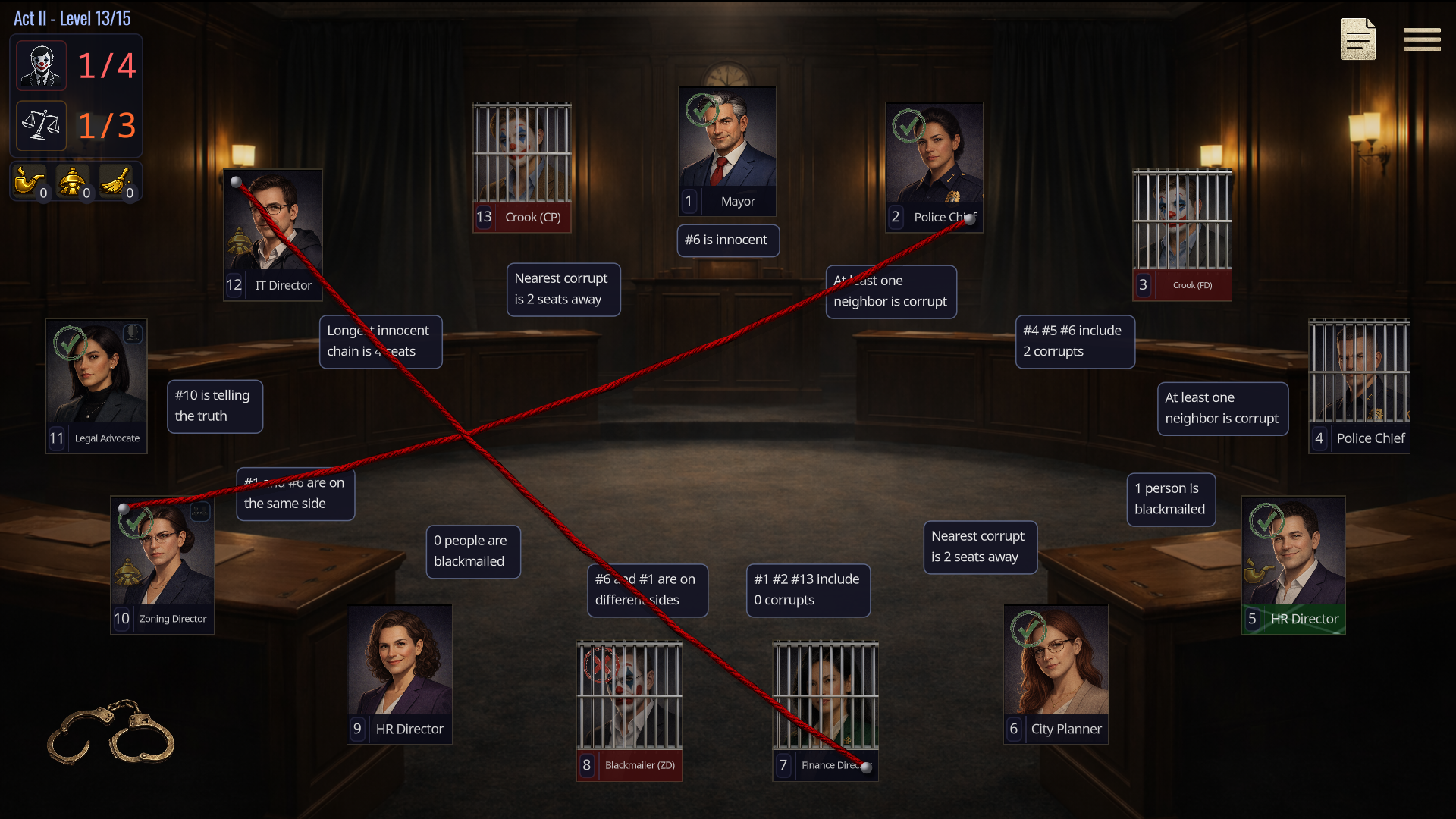
Task: Select the golden pipe item in inventory
Action: coord(28,181)
